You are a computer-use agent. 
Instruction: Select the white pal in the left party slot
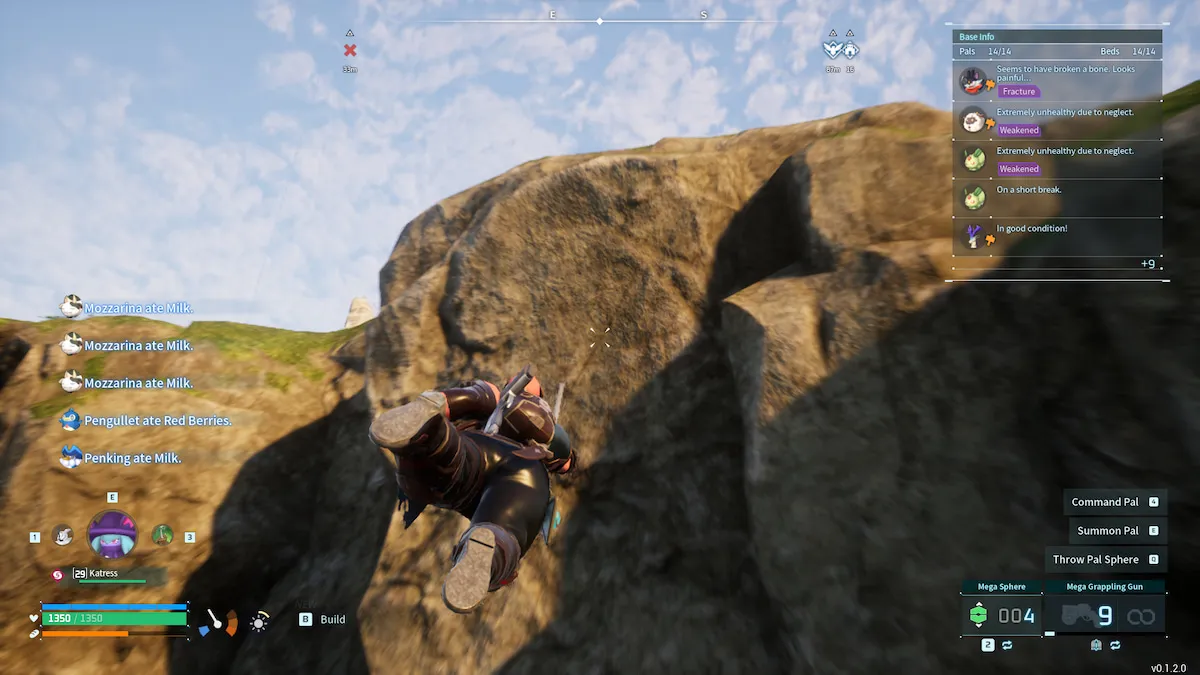[62, 536]
